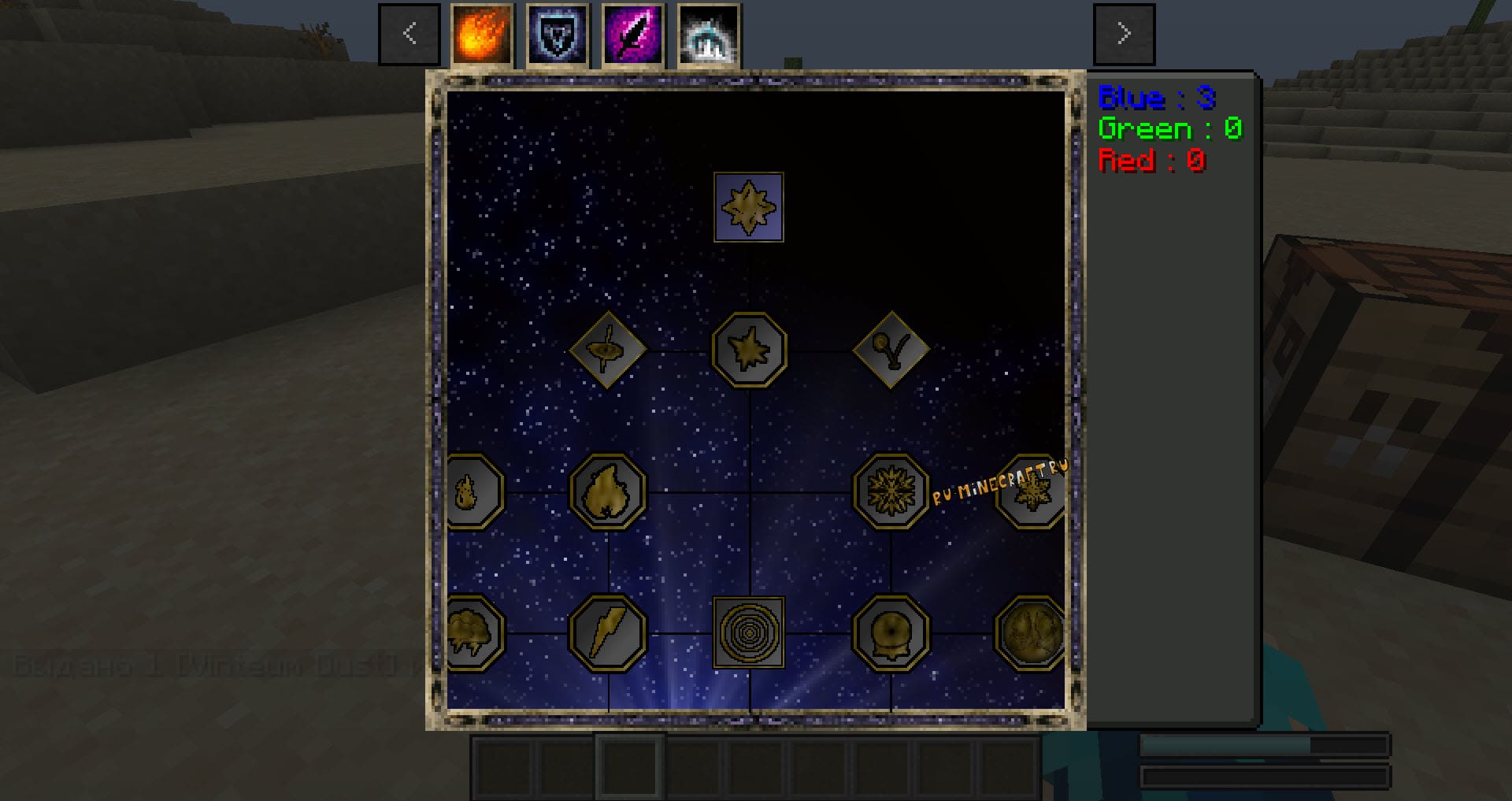
Task: Go to the next skill tree page
Action: (x=1124, y=34)
